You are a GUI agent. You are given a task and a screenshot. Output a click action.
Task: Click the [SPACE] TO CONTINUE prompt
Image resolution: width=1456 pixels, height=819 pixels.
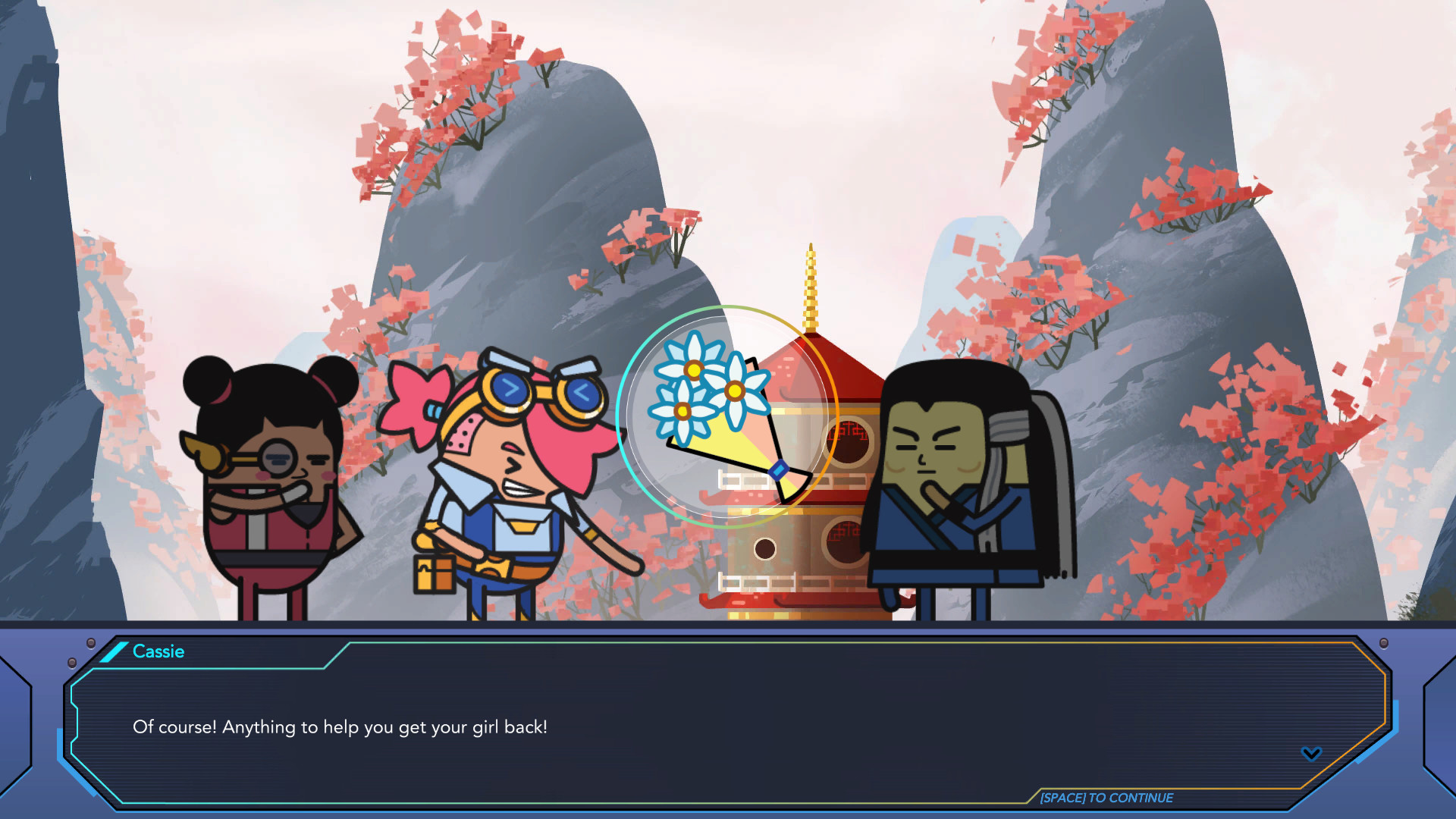click(x=1106, y=798)
